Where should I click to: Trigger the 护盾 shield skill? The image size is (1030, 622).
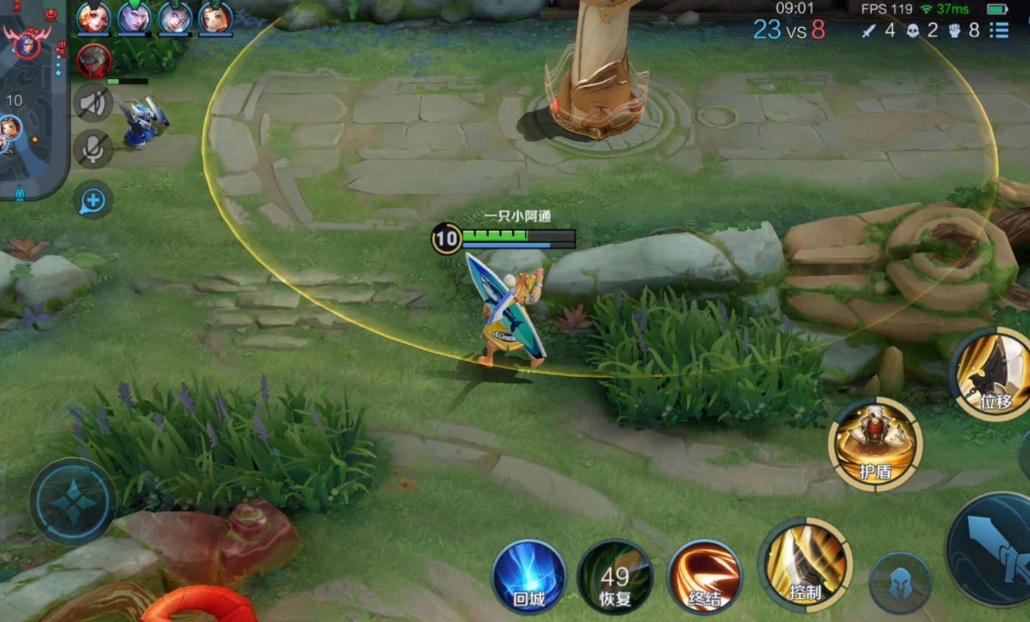[x=875, y=443]
